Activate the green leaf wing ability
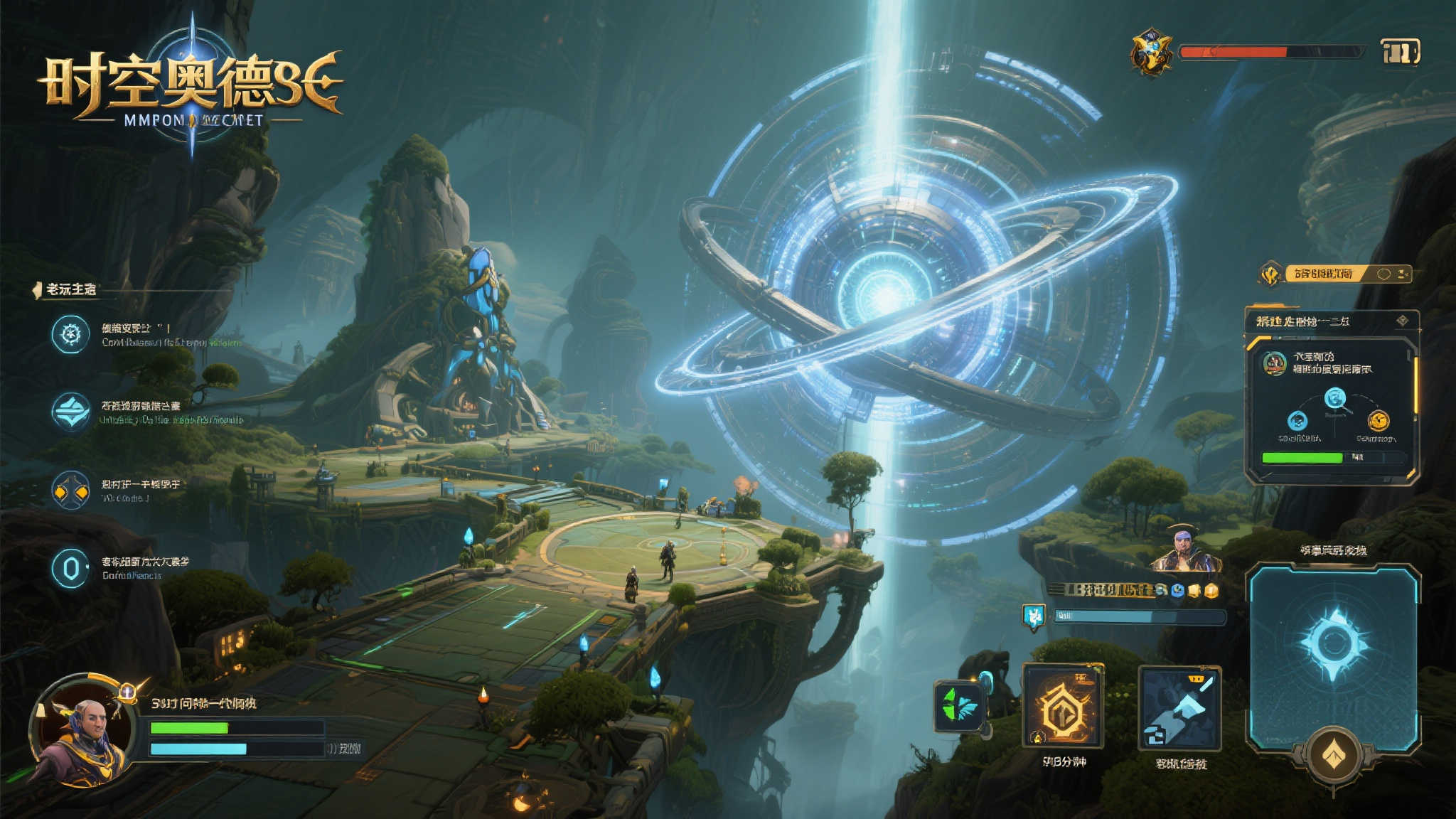Viewport: 1456px width, 819px height. (959, 707)
